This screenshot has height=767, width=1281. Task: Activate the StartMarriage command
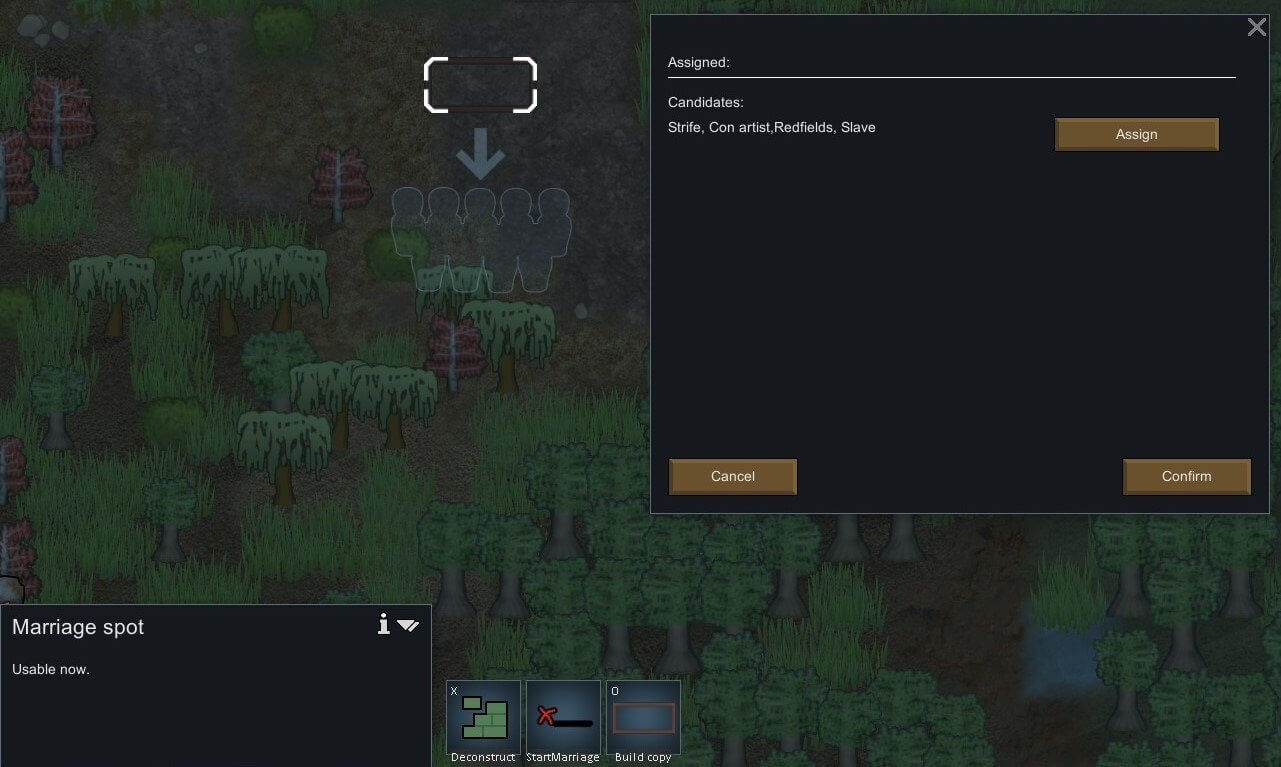coord(563,717)
